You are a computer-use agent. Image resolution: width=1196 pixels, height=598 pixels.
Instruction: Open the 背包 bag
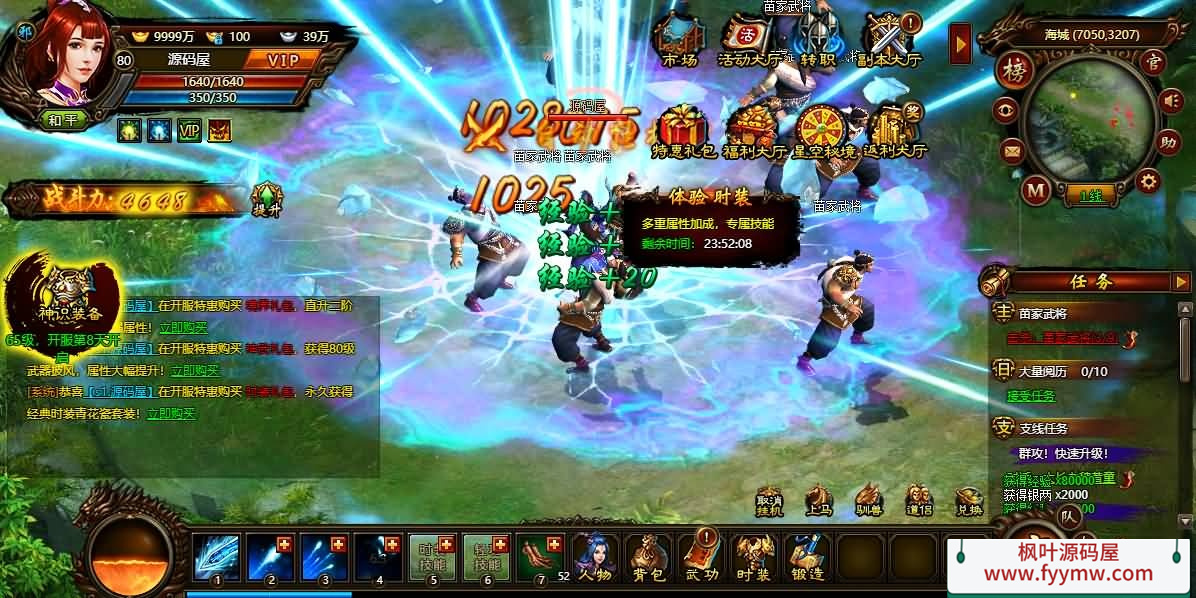coord(649,557)
